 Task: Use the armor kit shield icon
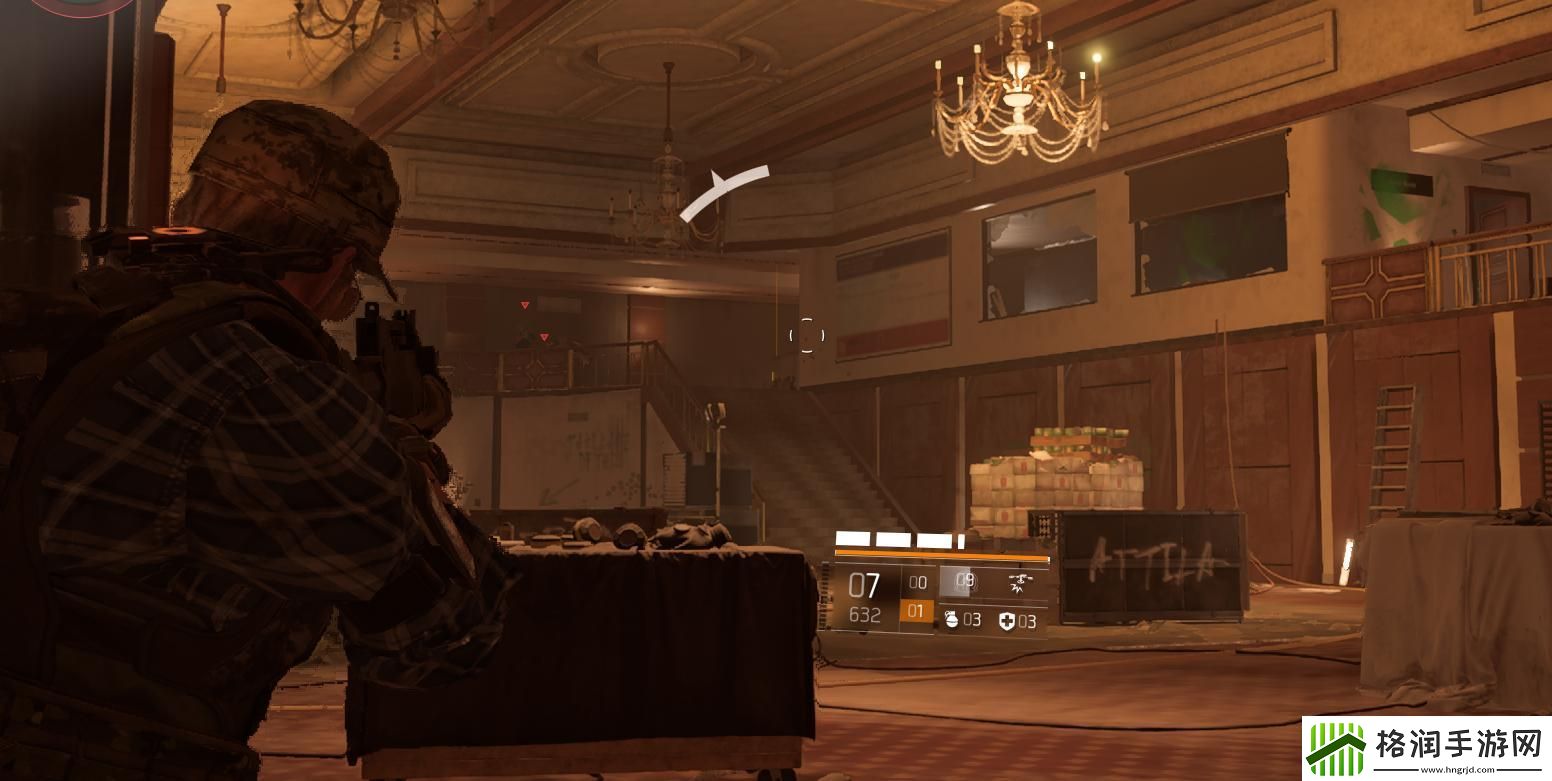tap(1006, 621)
